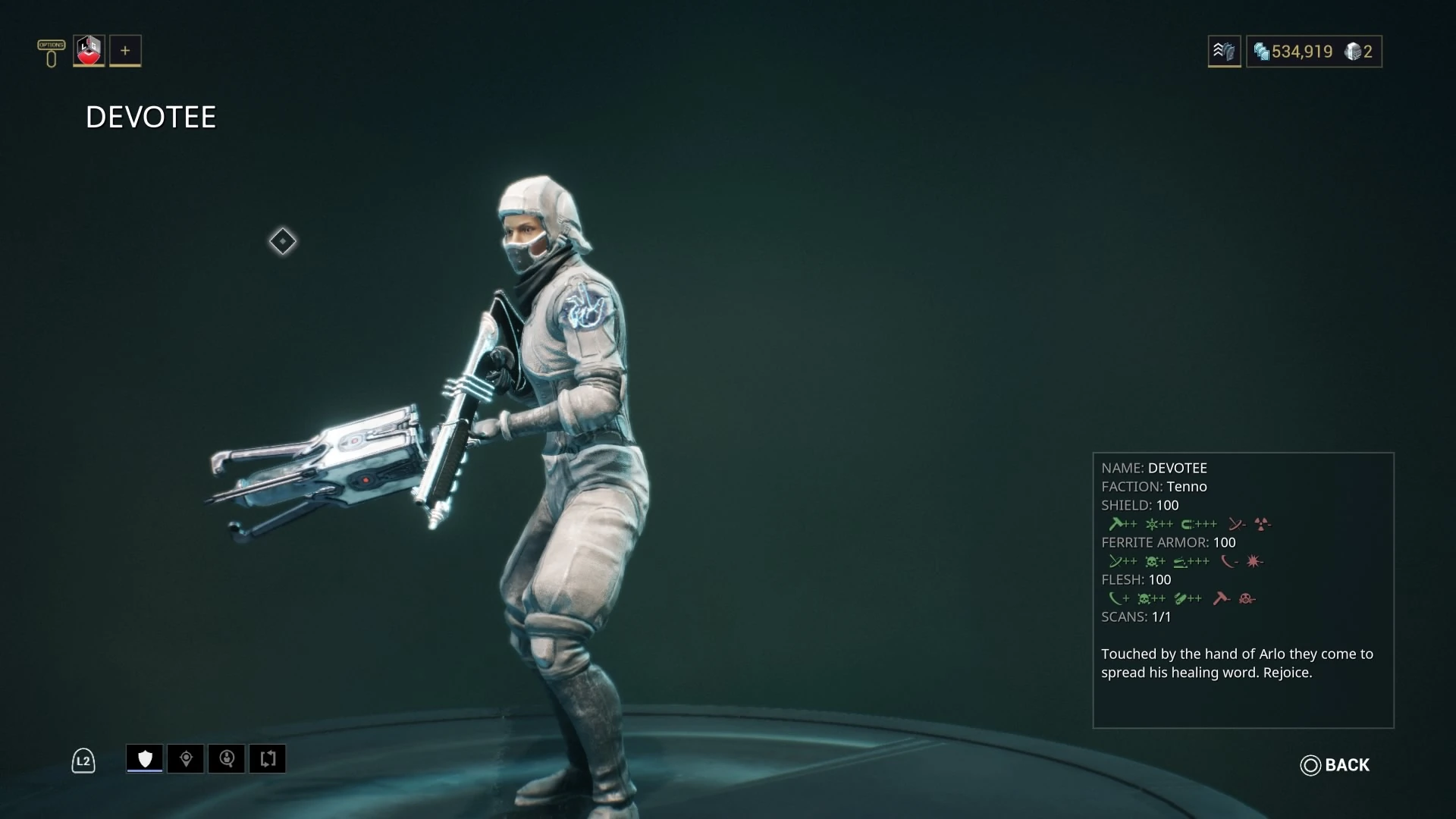1456x819 pixels.
Task: Select the shield stats view icon
Action: coord(144,758)
